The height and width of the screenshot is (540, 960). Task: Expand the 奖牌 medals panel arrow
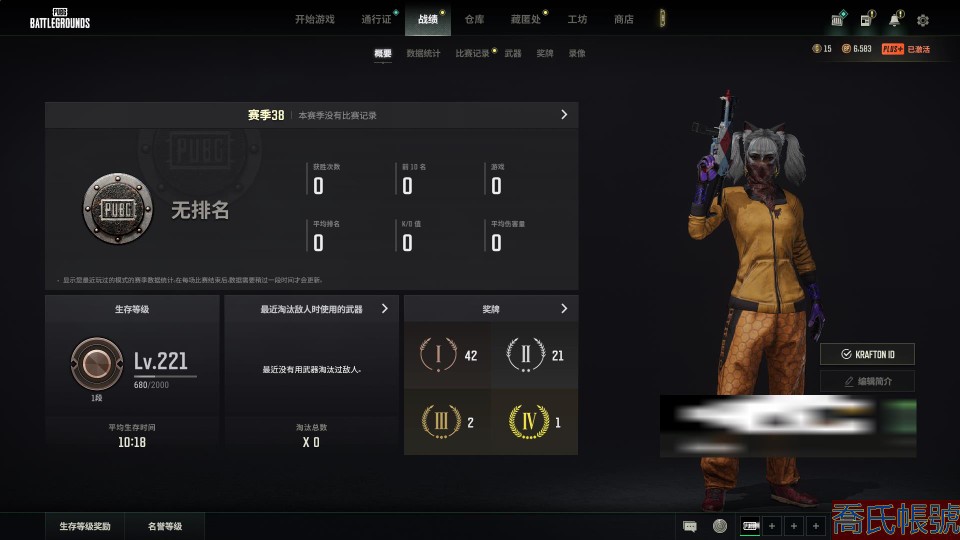click(564, 309)
